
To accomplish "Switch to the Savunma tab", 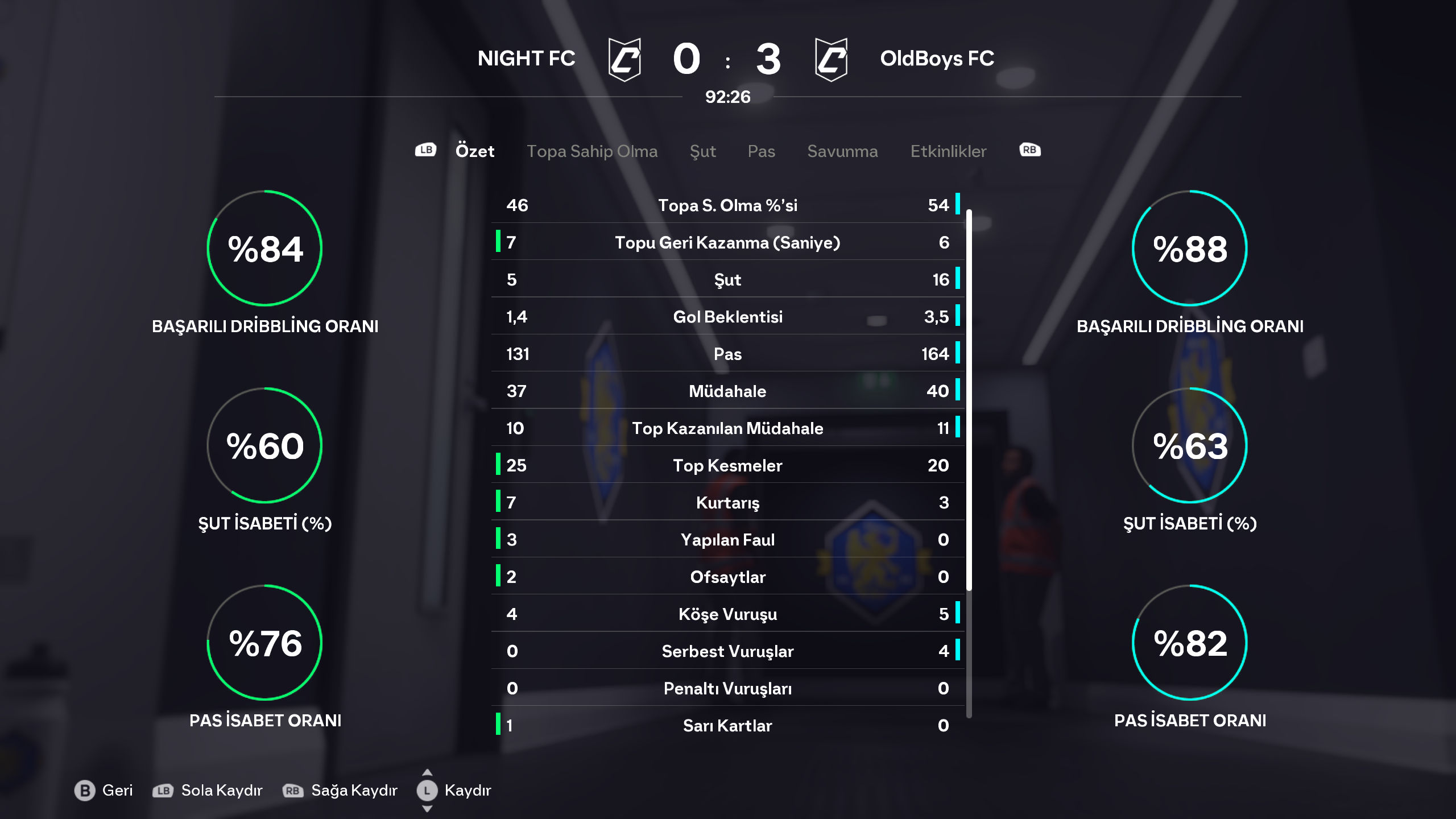I will 842,151.
